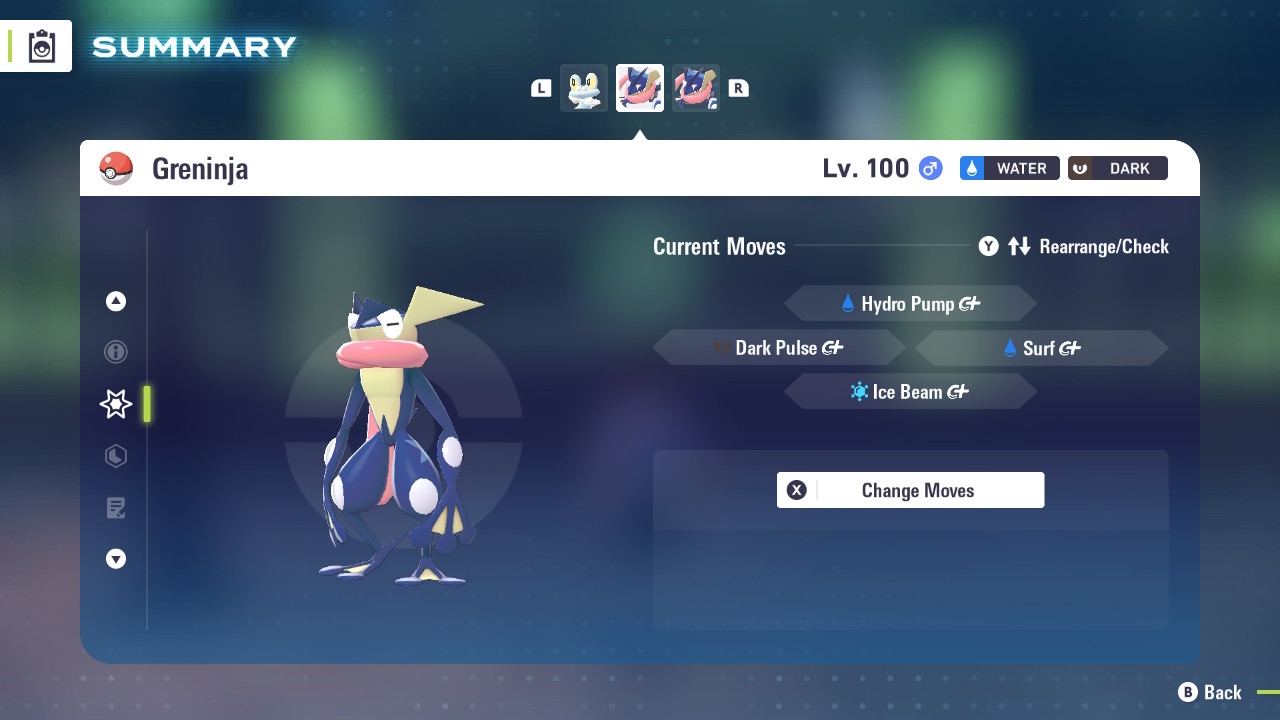Open the info tab in the left sidebar

(115, 352)
